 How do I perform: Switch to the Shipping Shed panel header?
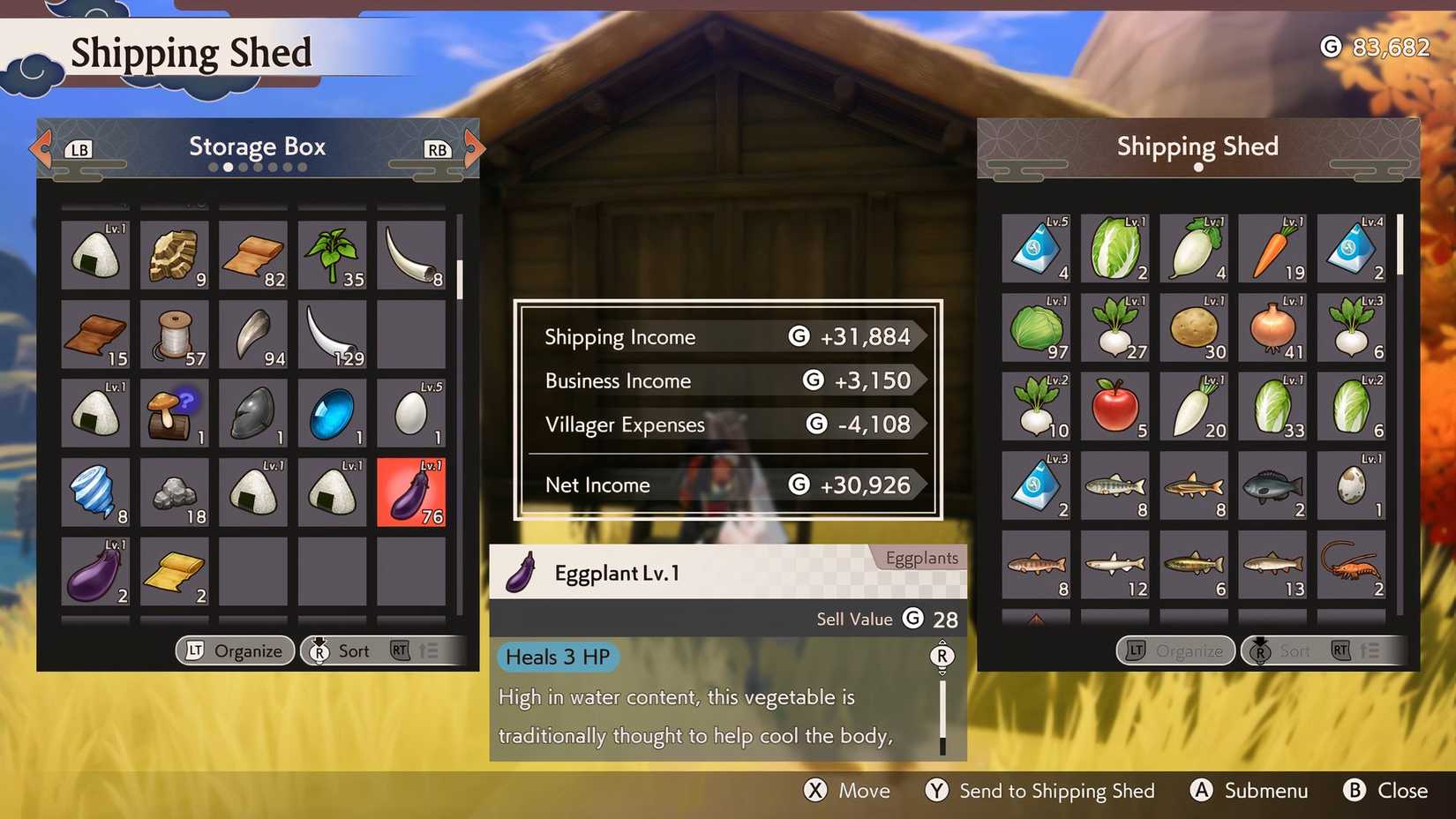point(1197,147)
